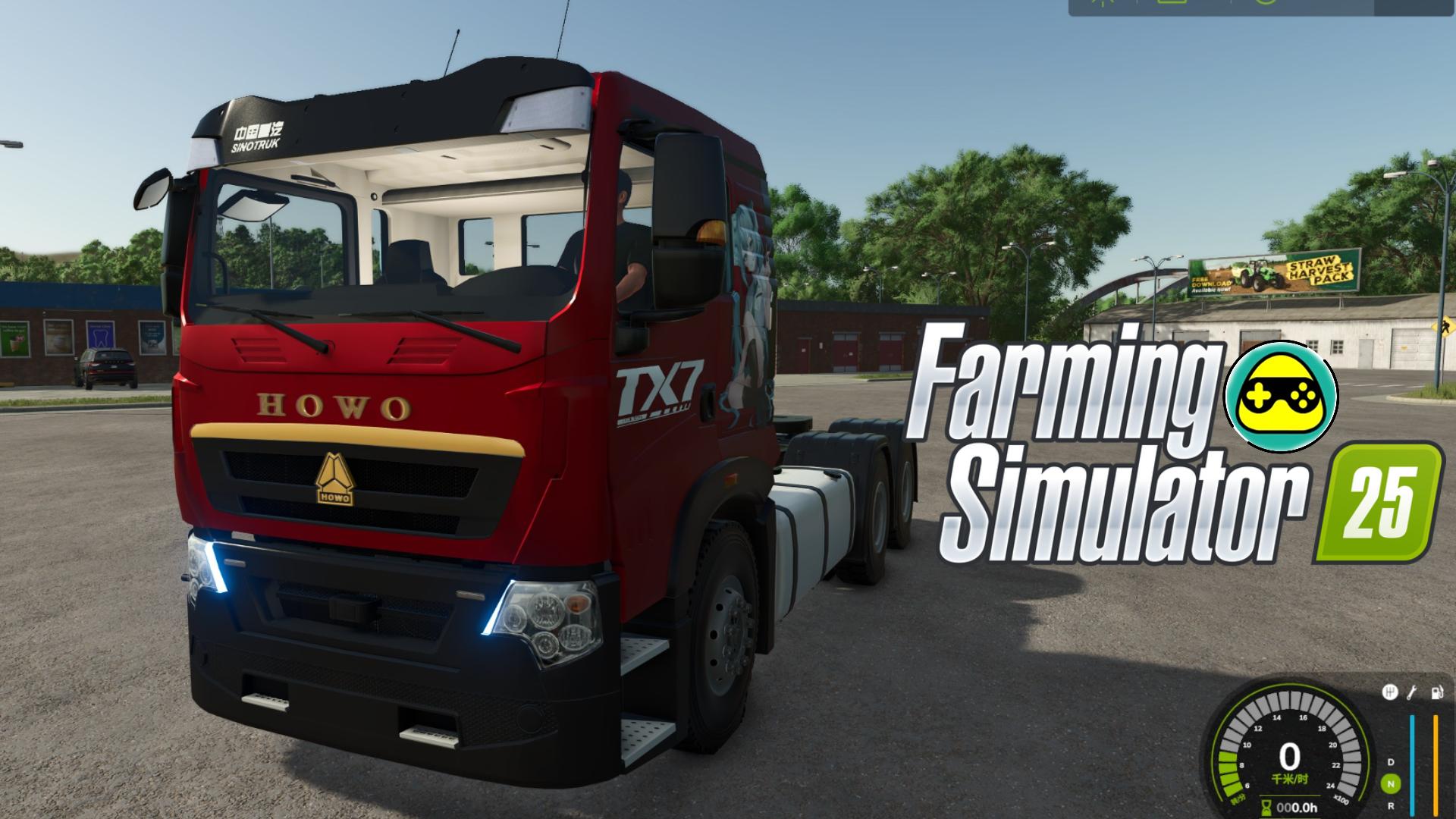
Task: Click the hourglass icon beside the operating hours
Action: pos(1266,806)
